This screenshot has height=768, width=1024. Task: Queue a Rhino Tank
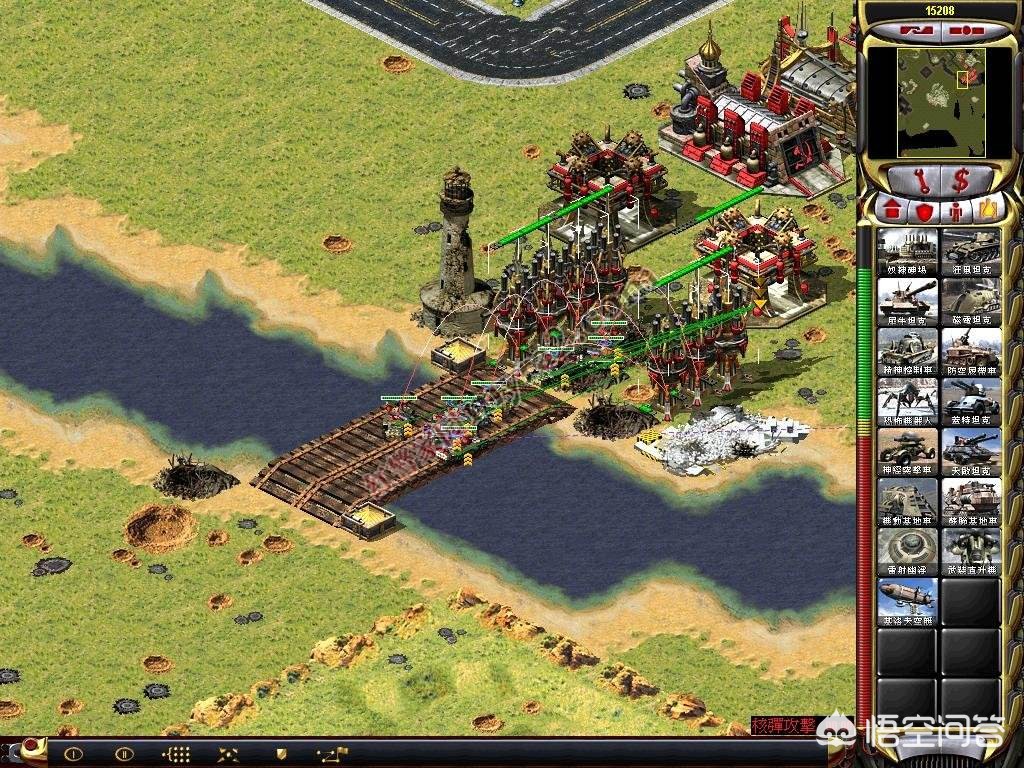point(908,300)
